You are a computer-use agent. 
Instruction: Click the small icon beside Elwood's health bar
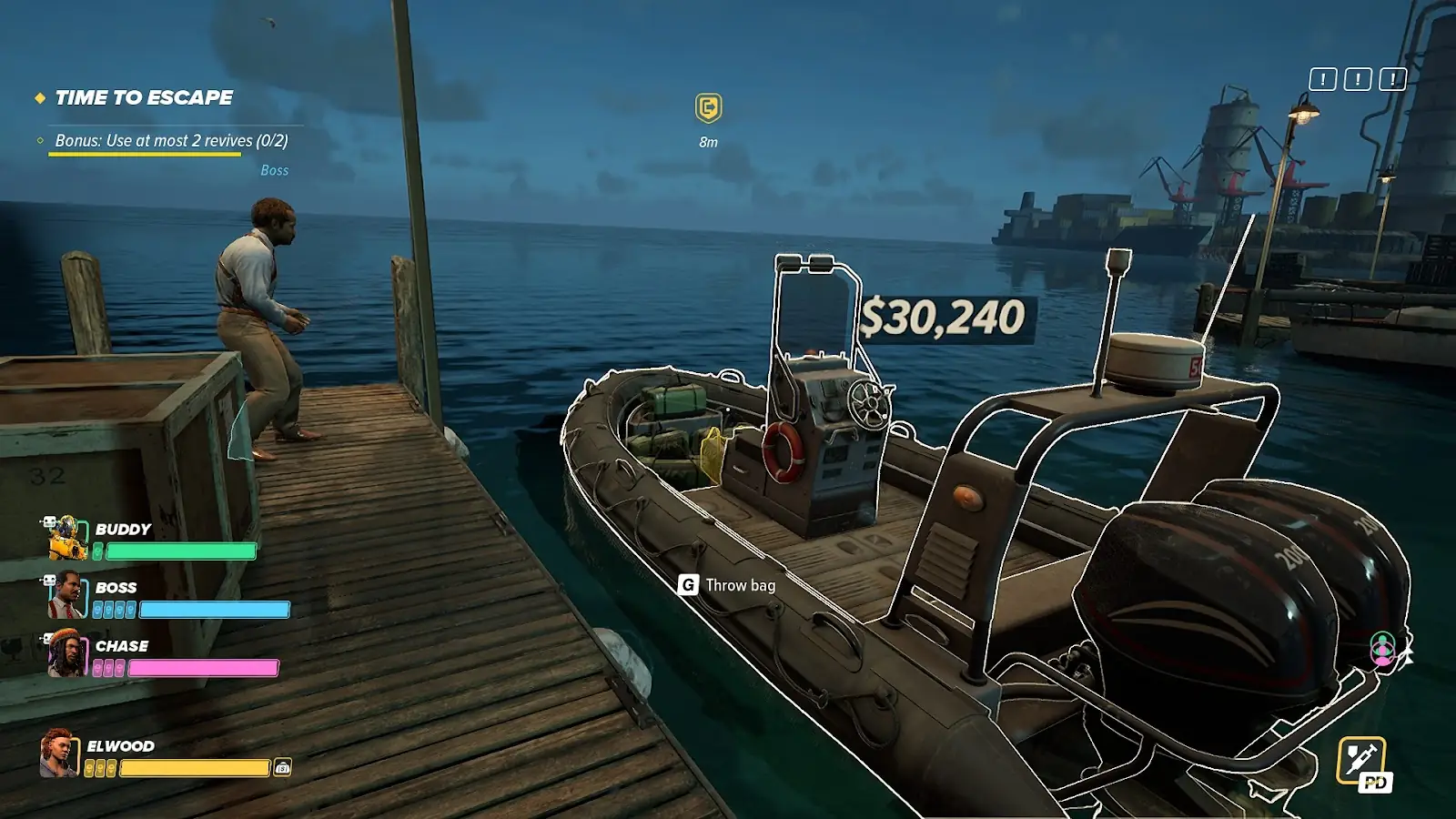point(283,768)
